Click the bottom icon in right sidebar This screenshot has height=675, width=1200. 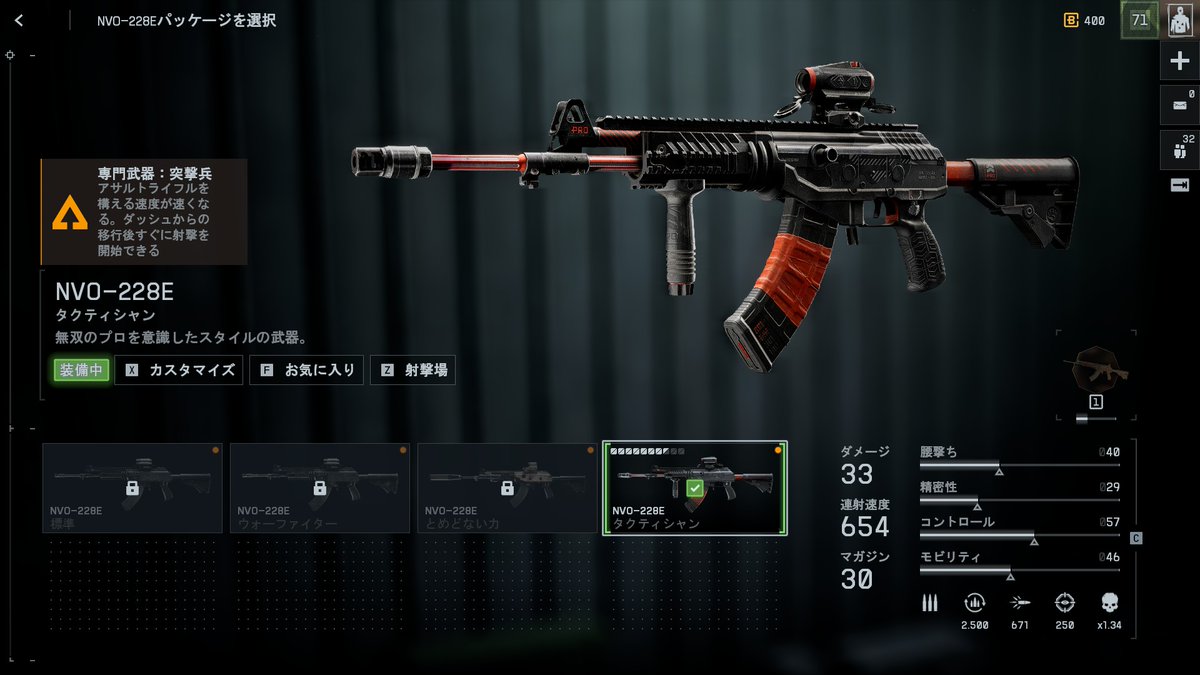point(1180,185)
